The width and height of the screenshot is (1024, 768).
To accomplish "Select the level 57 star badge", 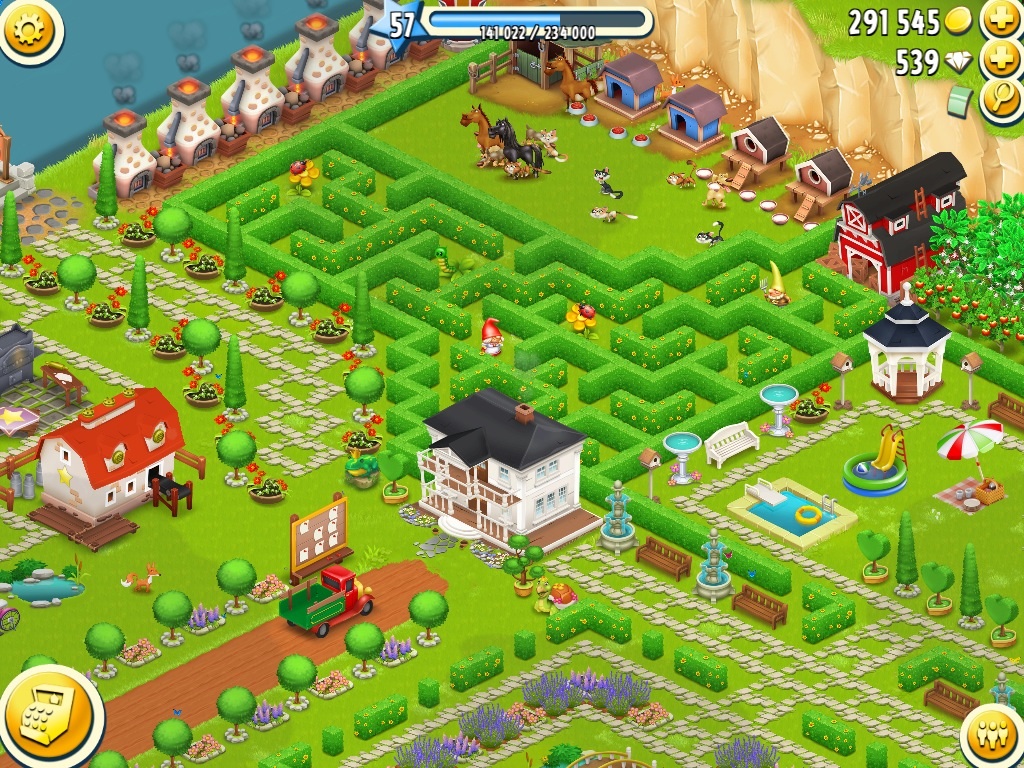I will pos(400,25).
